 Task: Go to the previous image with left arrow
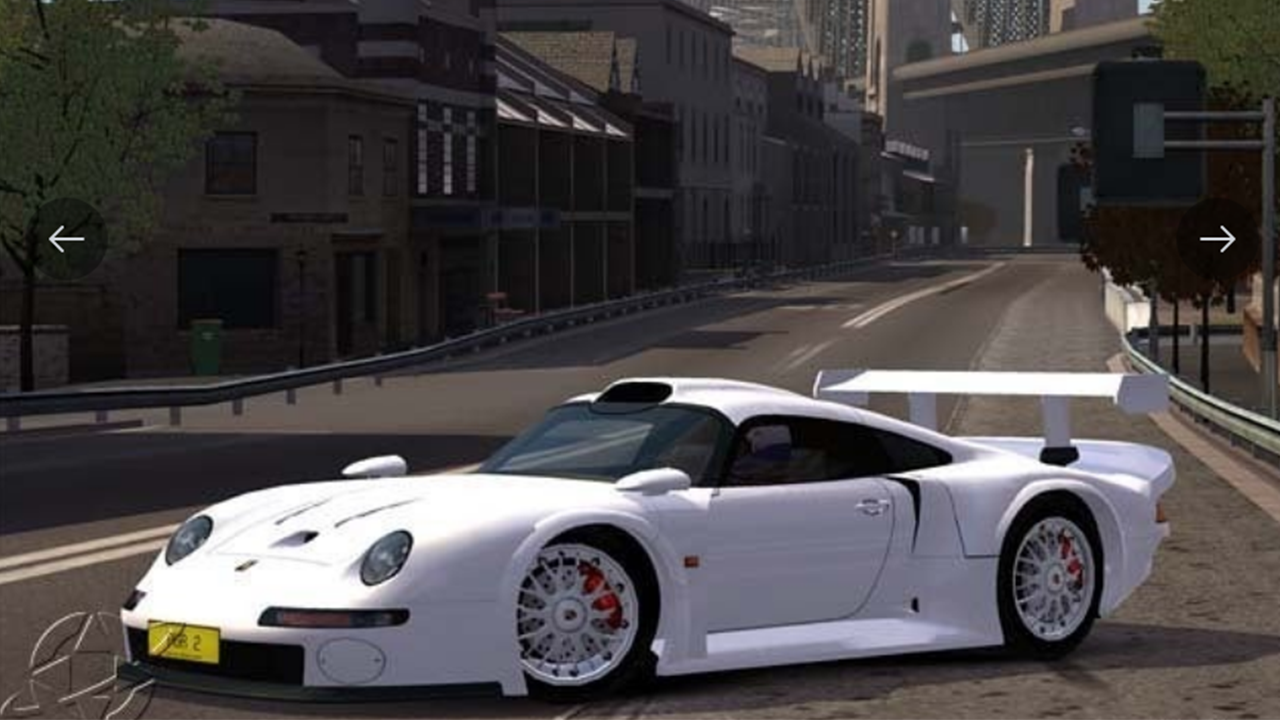pyautogui.click(x=67, y=239)
